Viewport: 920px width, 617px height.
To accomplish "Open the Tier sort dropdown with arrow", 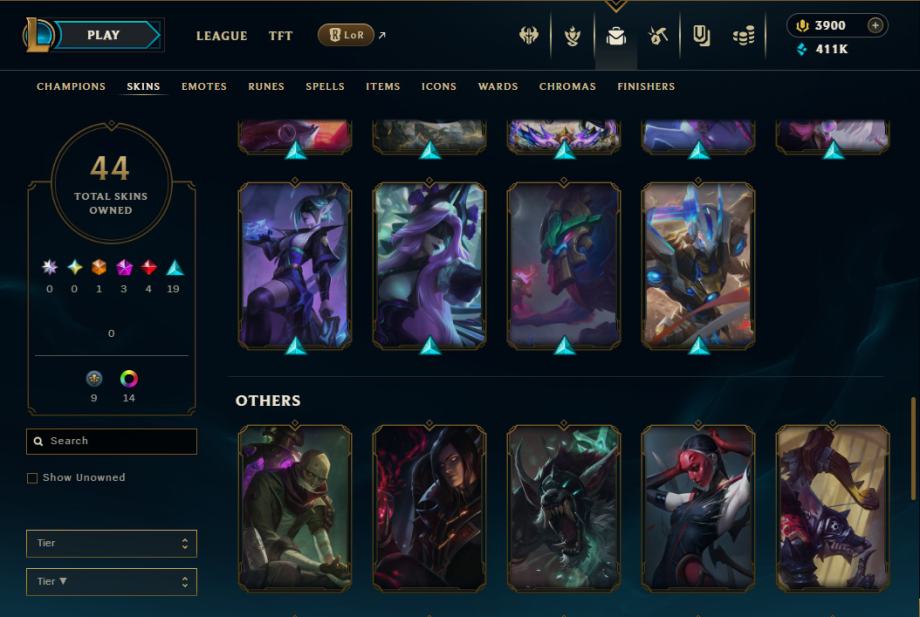I will coord(111,581).
